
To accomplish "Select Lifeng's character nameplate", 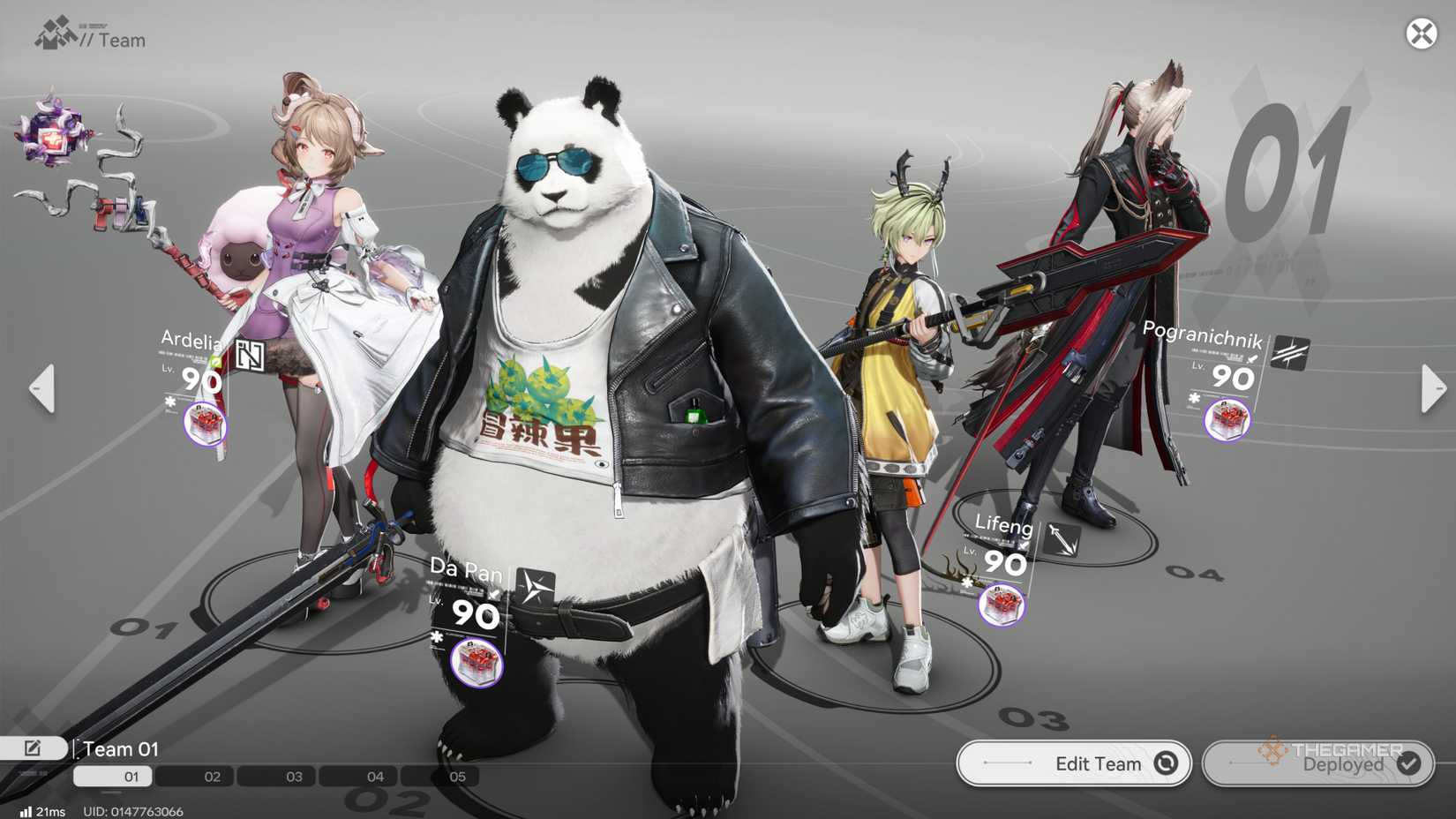I will pos(1002,526).
